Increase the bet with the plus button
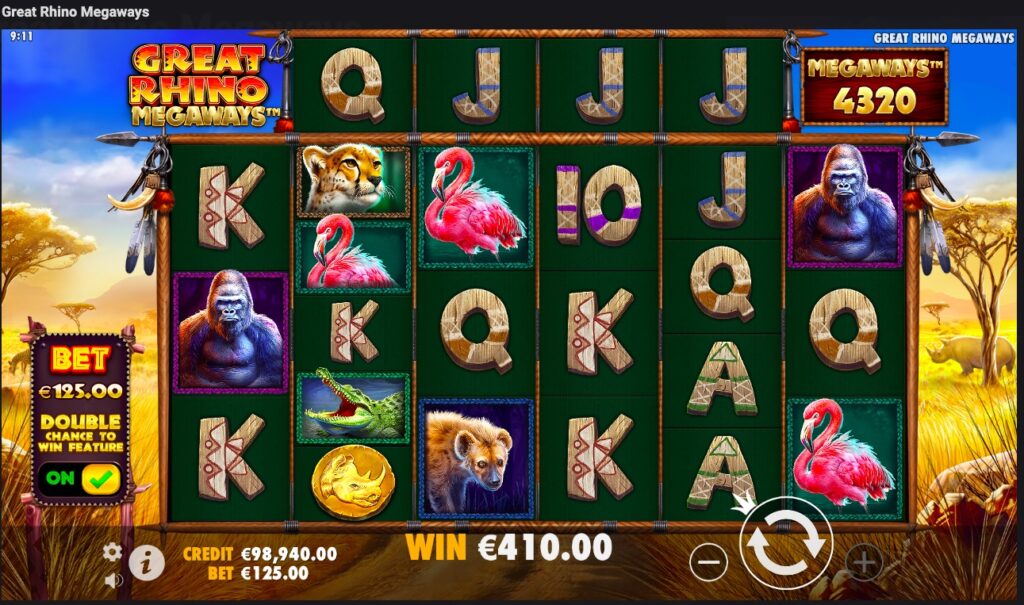 [864, 563]
